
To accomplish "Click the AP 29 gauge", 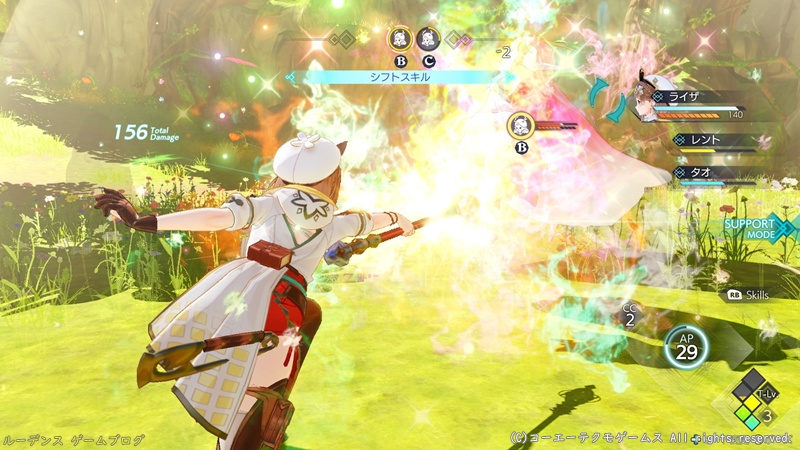I will point(686,347).
